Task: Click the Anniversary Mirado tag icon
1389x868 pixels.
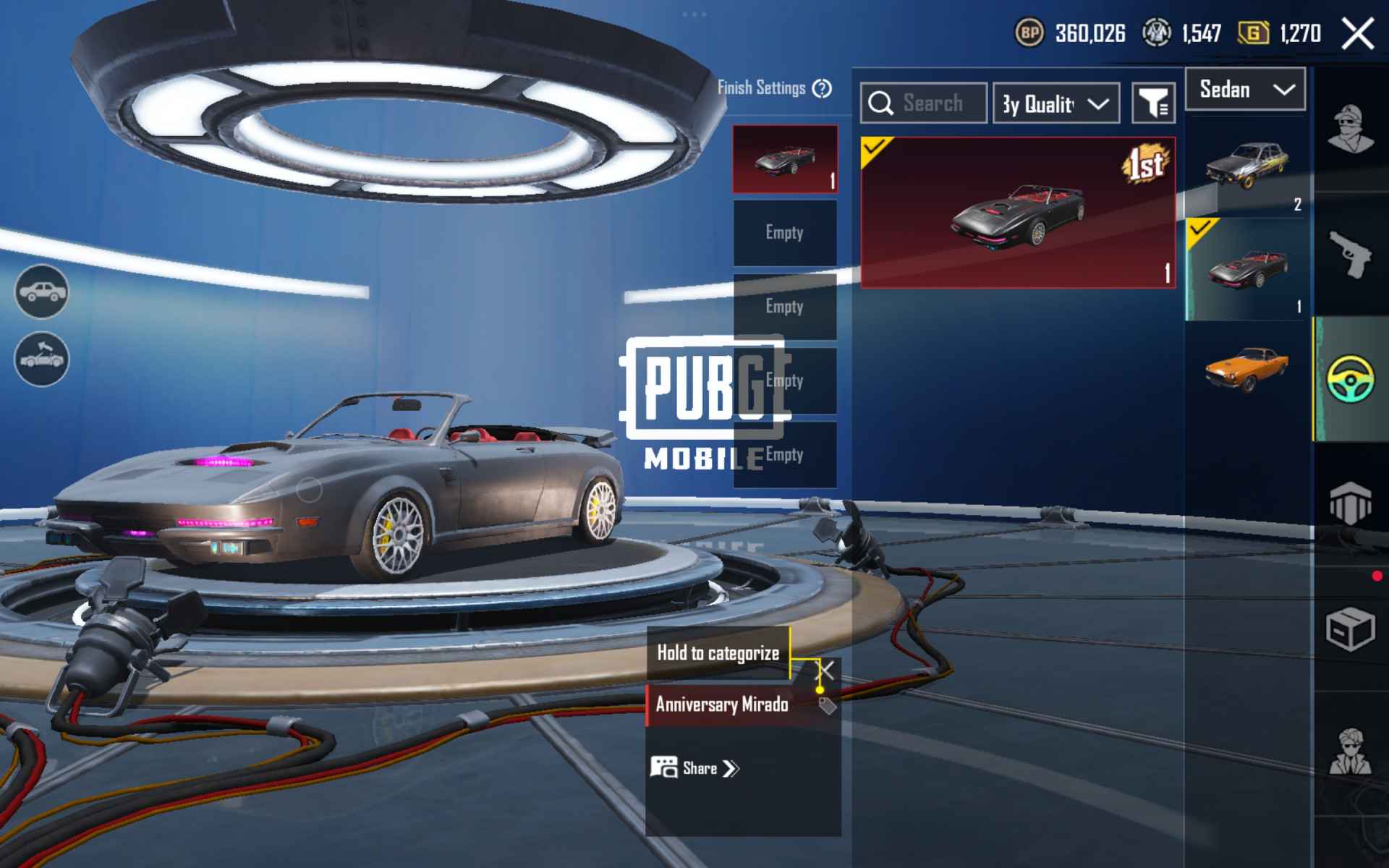Action: (827, 705)
